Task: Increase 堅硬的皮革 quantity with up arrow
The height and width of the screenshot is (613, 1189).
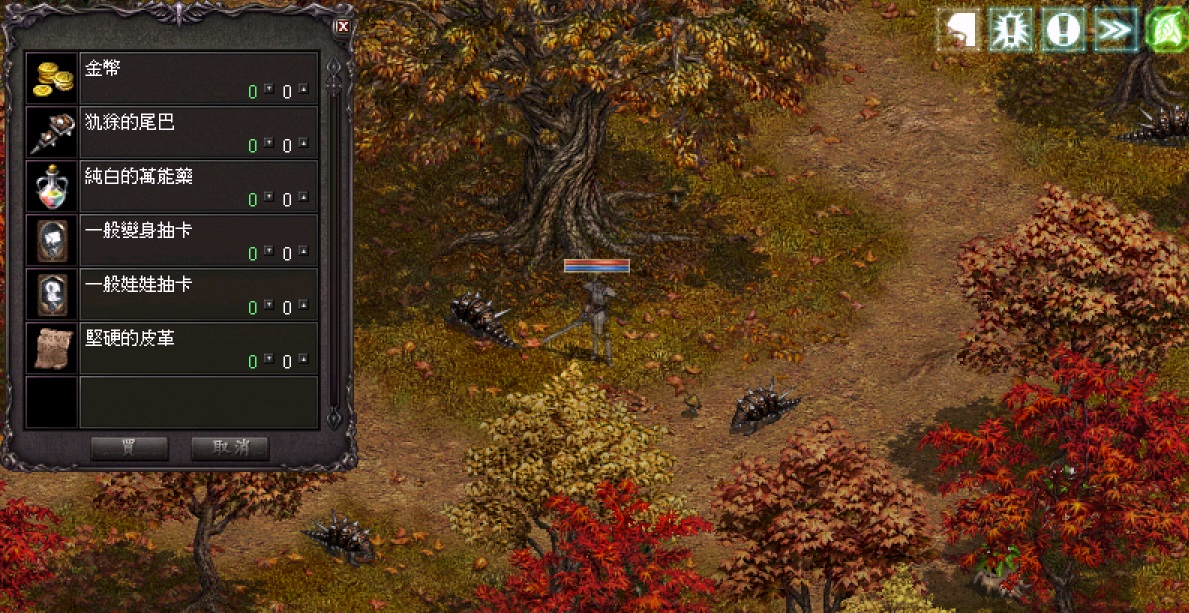Action: 303,361
